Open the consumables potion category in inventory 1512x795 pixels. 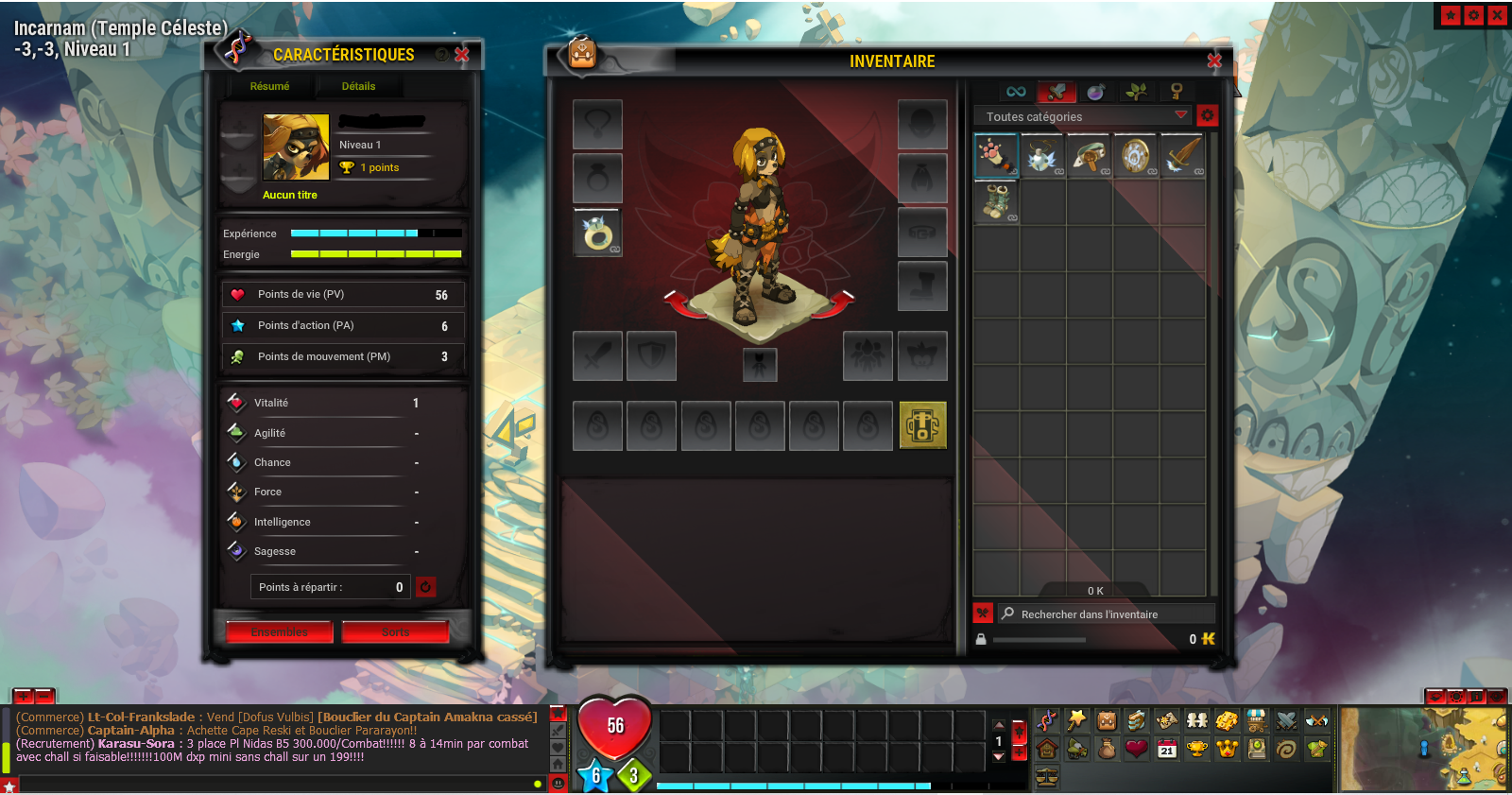tap(1094, 92)
